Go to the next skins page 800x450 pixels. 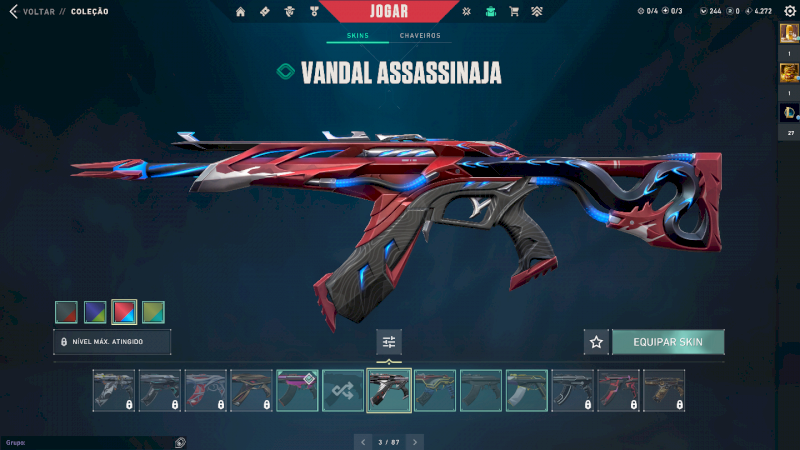(x=415, y=441)
